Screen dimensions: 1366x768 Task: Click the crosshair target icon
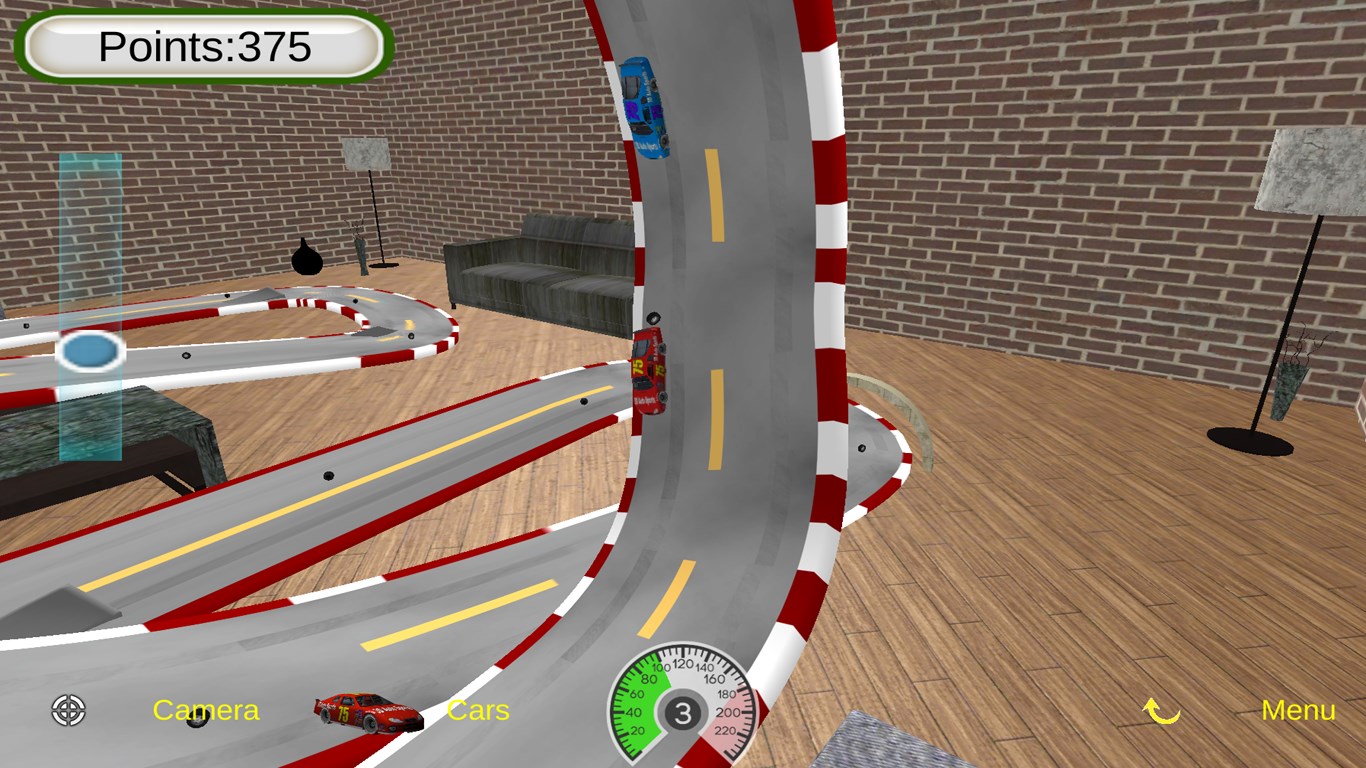[x=69, y=710]
